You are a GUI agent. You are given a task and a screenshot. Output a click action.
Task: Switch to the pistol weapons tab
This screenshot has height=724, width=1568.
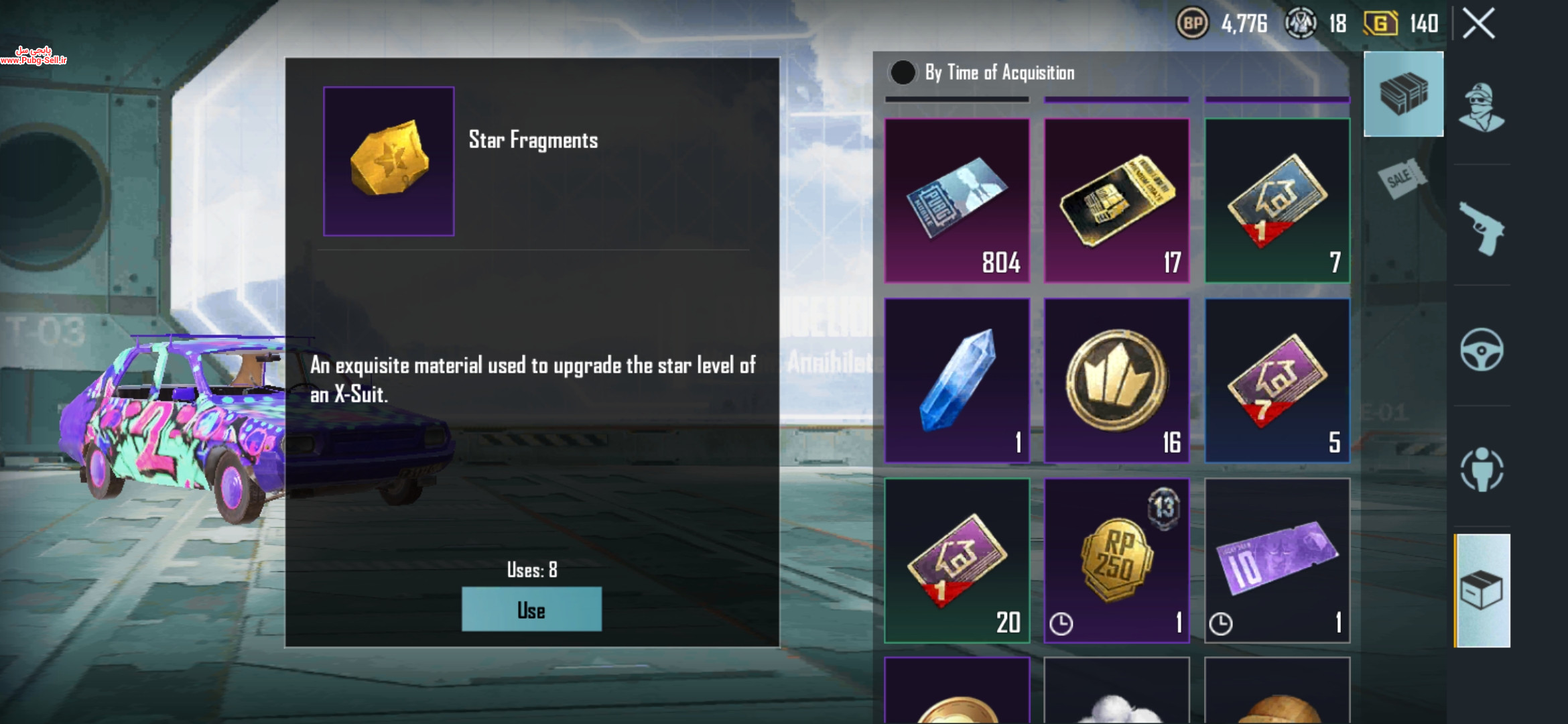coord(1482,228)
